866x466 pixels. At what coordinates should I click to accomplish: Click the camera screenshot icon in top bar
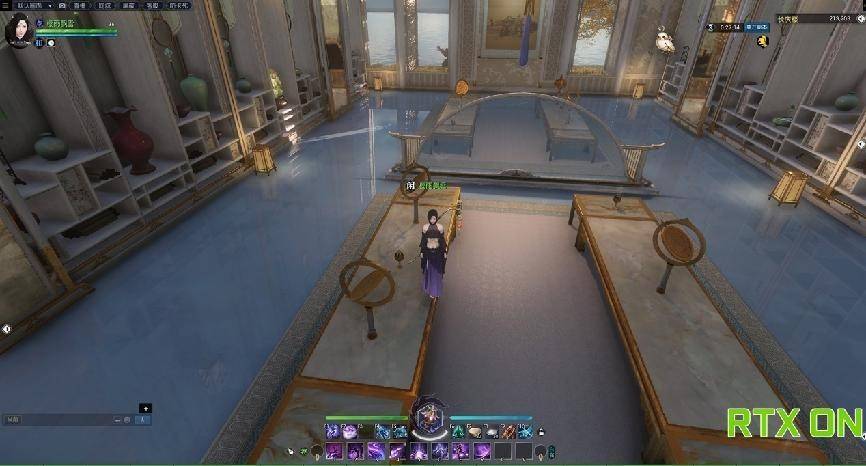62,5
